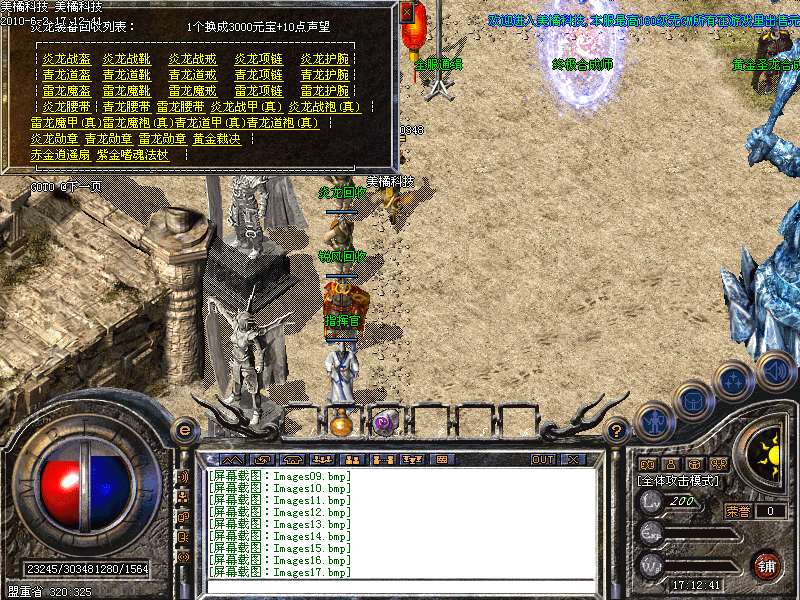
Task: Pick 雷龙魔戒 in the recycle list
Action: point(192,90)
